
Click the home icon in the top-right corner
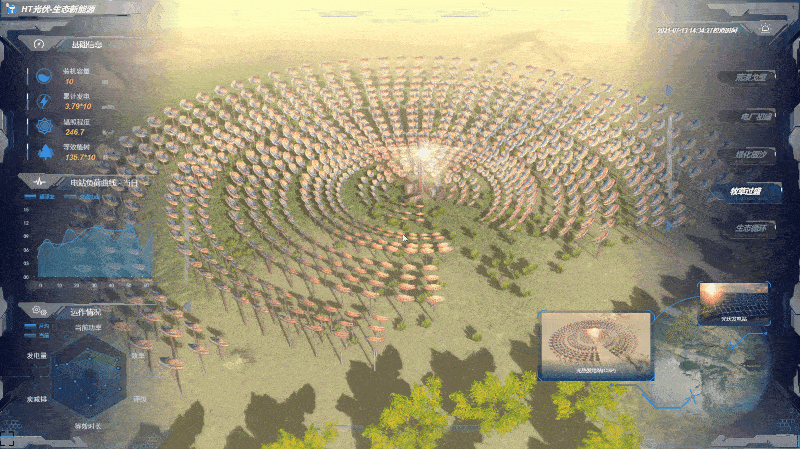[x=766, y=29]
